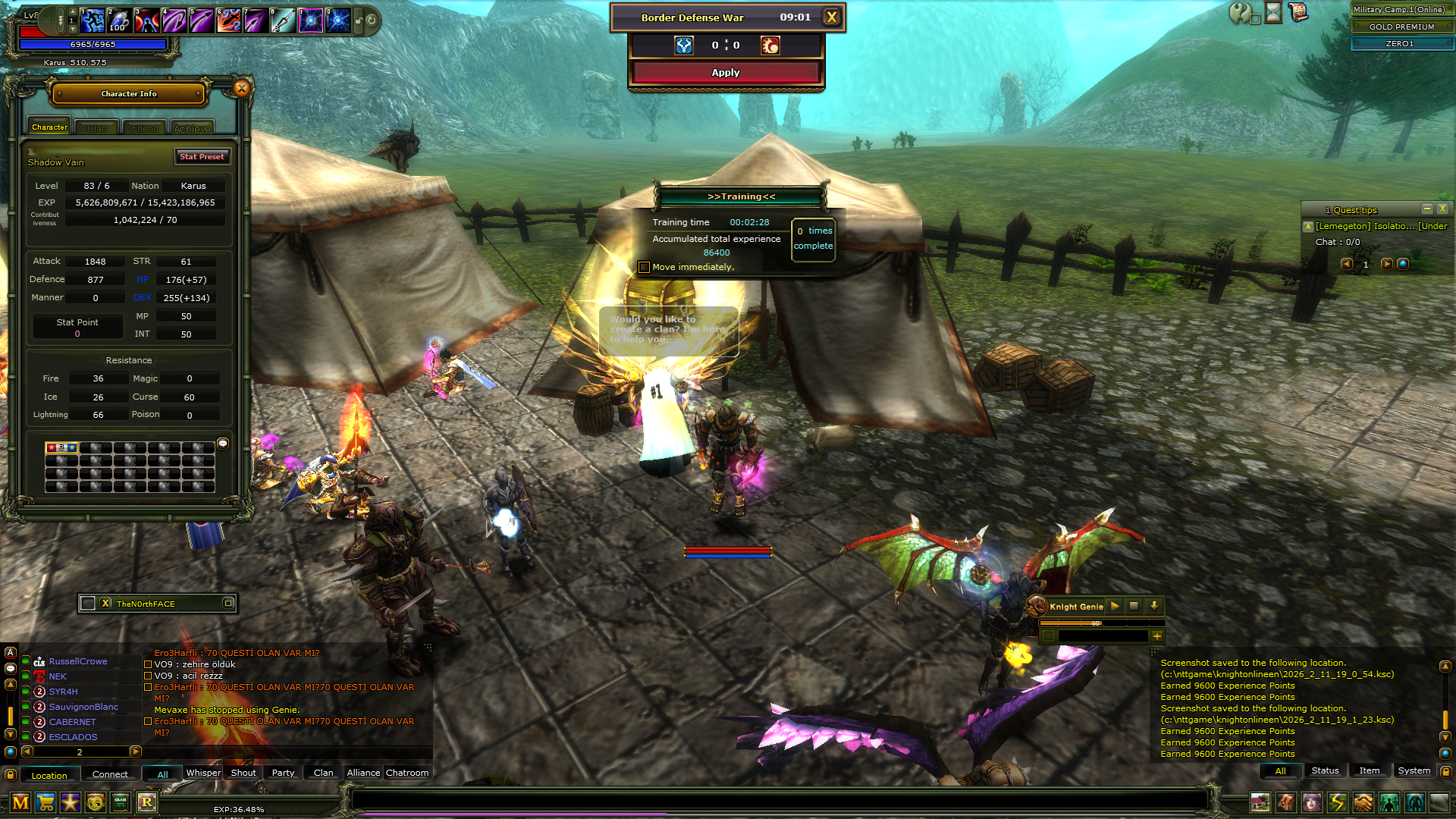Expand the Lemegeton Isolatio quest entry
Screen dimensions: 1456x819
point(1309,225)
